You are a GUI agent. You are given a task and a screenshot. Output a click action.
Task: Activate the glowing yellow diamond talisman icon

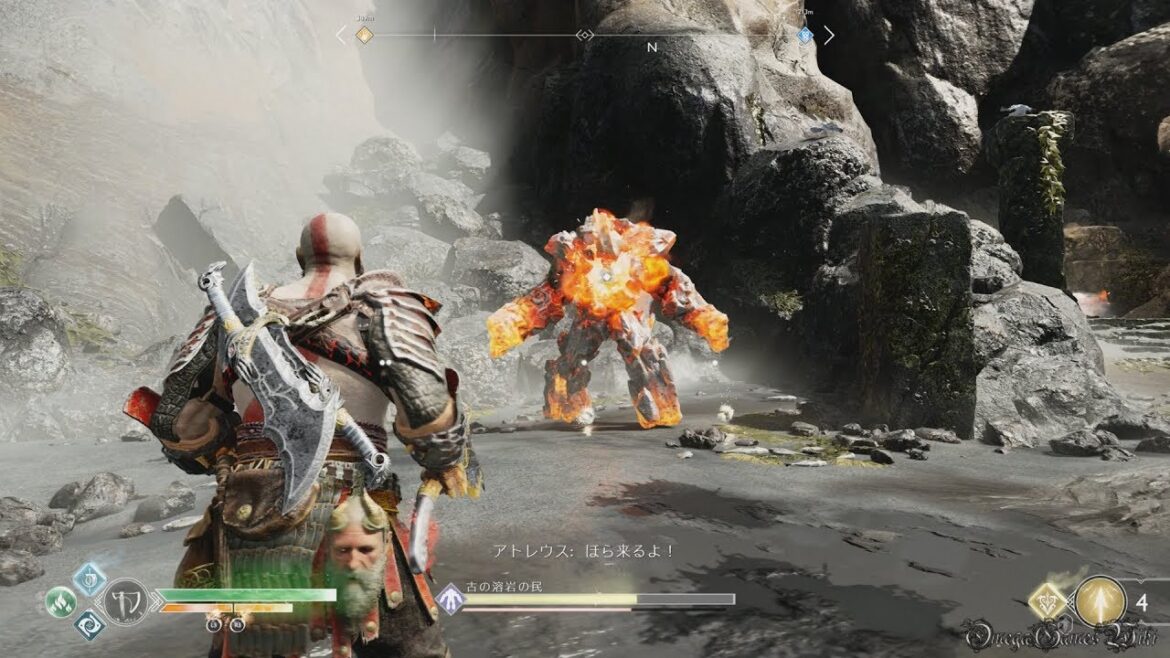tap(1048, 602)
